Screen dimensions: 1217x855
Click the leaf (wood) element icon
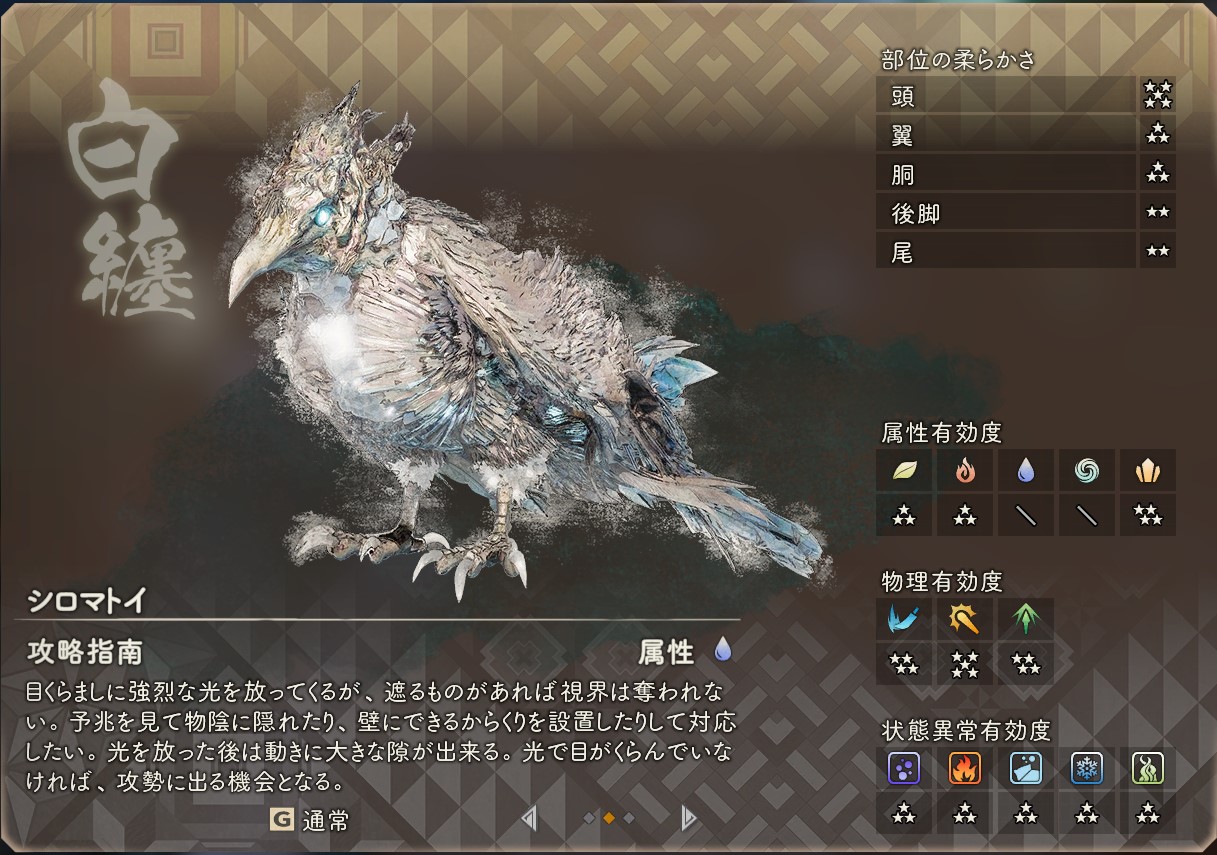[x=904, y=470]
